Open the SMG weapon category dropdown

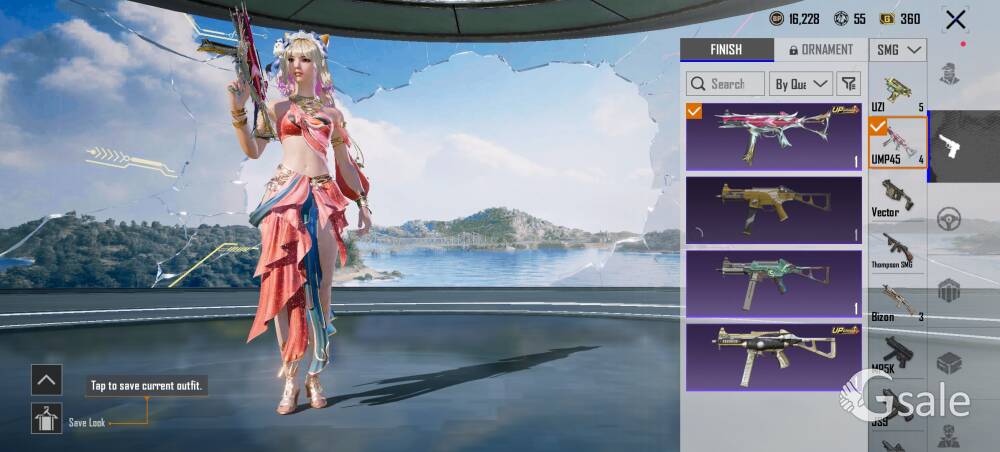click(898, 50)
